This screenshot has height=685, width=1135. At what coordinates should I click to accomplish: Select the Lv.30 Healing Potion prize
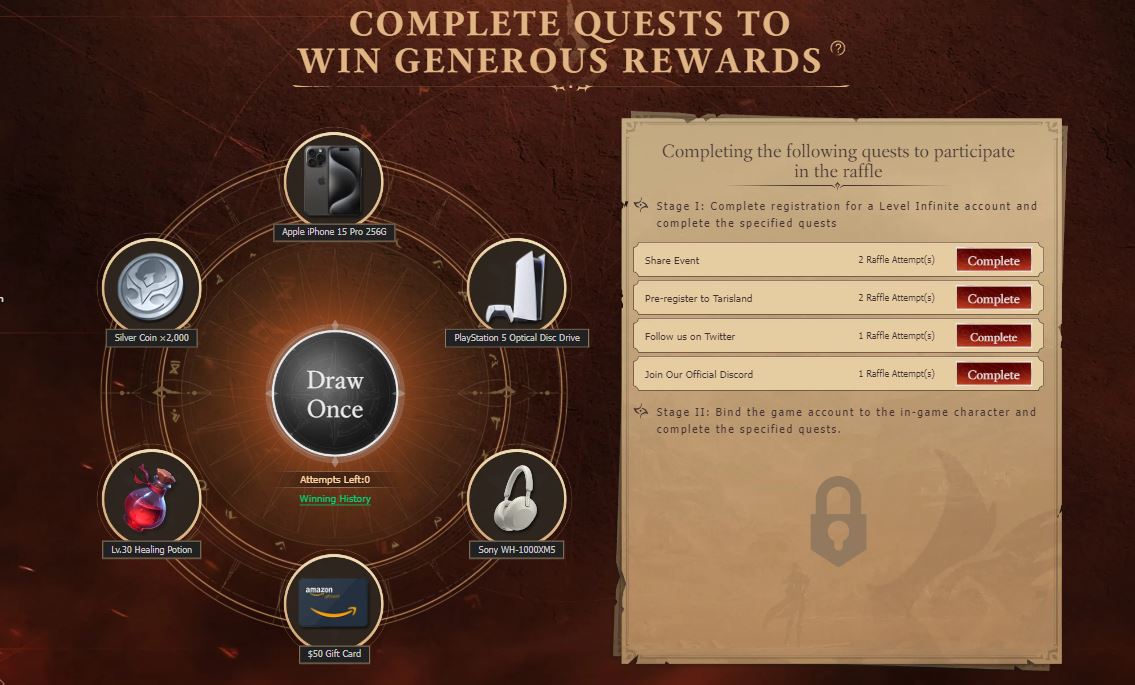[152, 499]
